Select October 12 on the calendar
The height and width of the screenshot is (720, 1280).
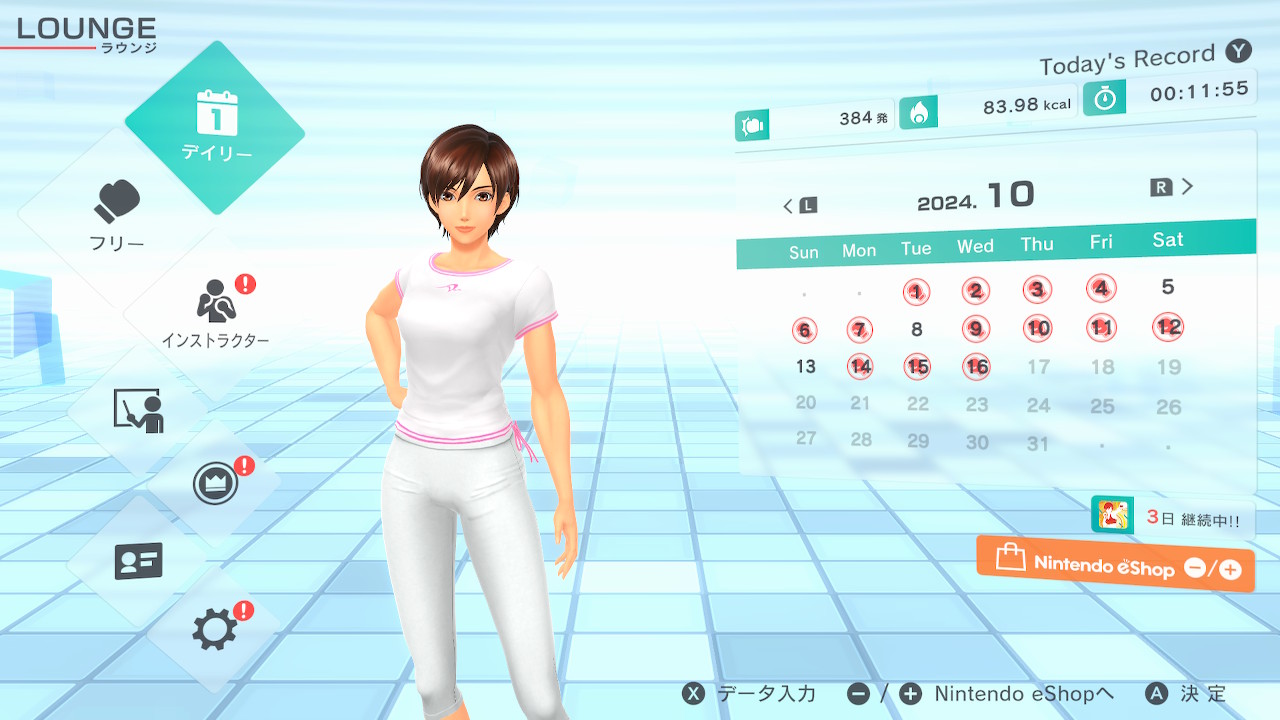pos(1168,326)
